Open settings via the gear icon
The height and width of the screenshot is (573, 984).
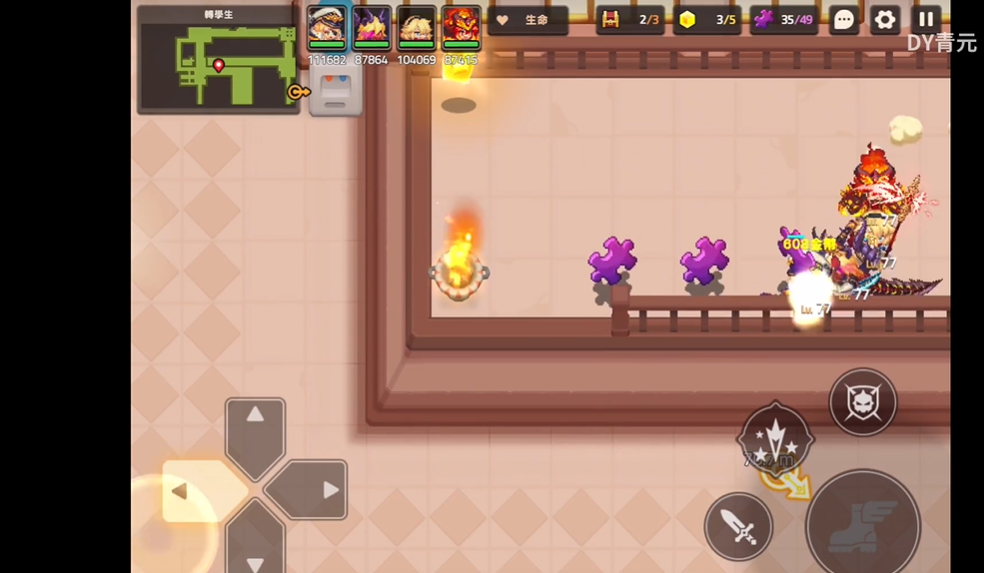pyautogui.click(x=885, y=20)
